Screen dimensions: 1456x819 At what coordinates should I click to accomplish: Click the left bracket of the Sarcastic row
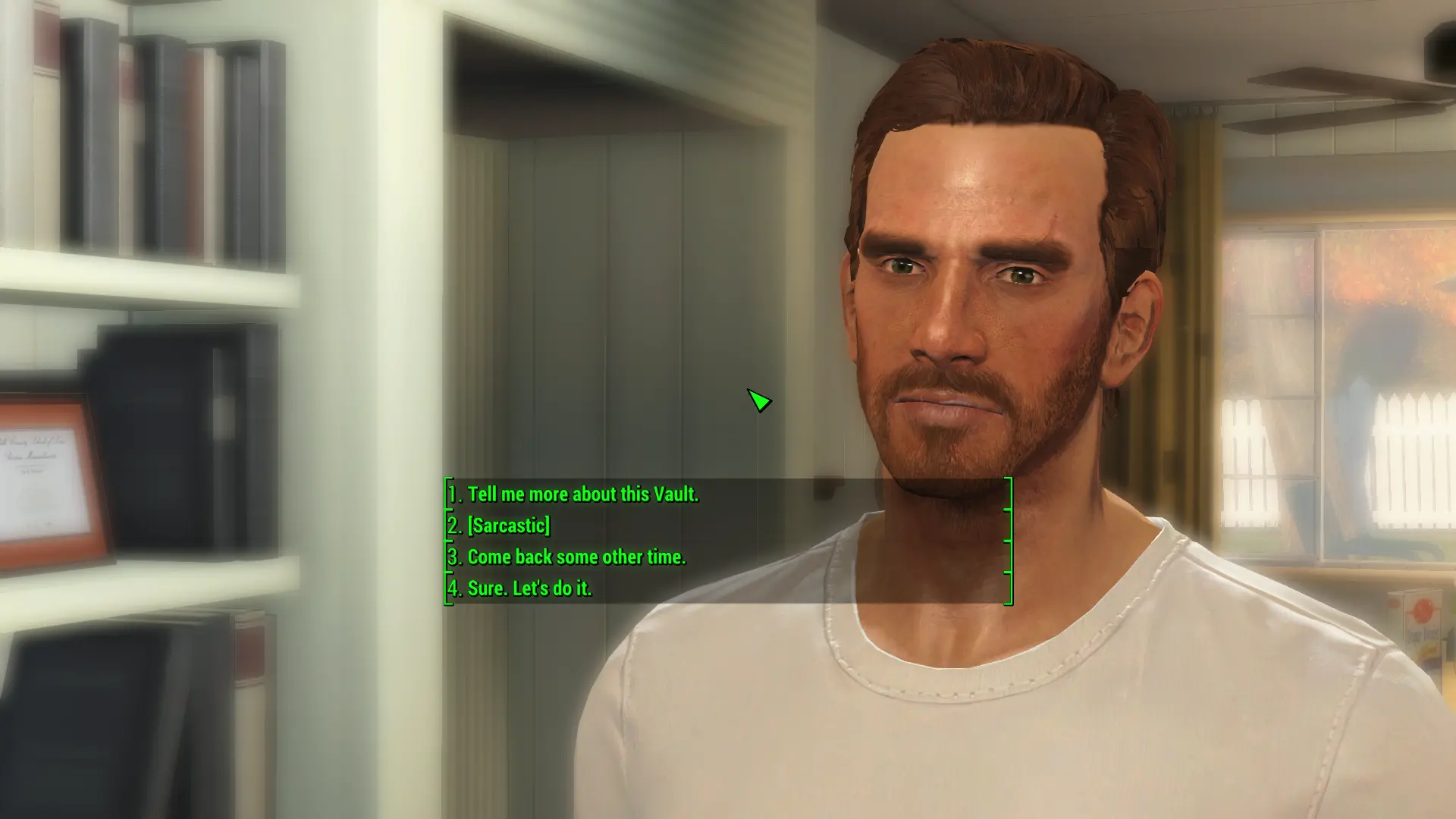coord(446,526)
